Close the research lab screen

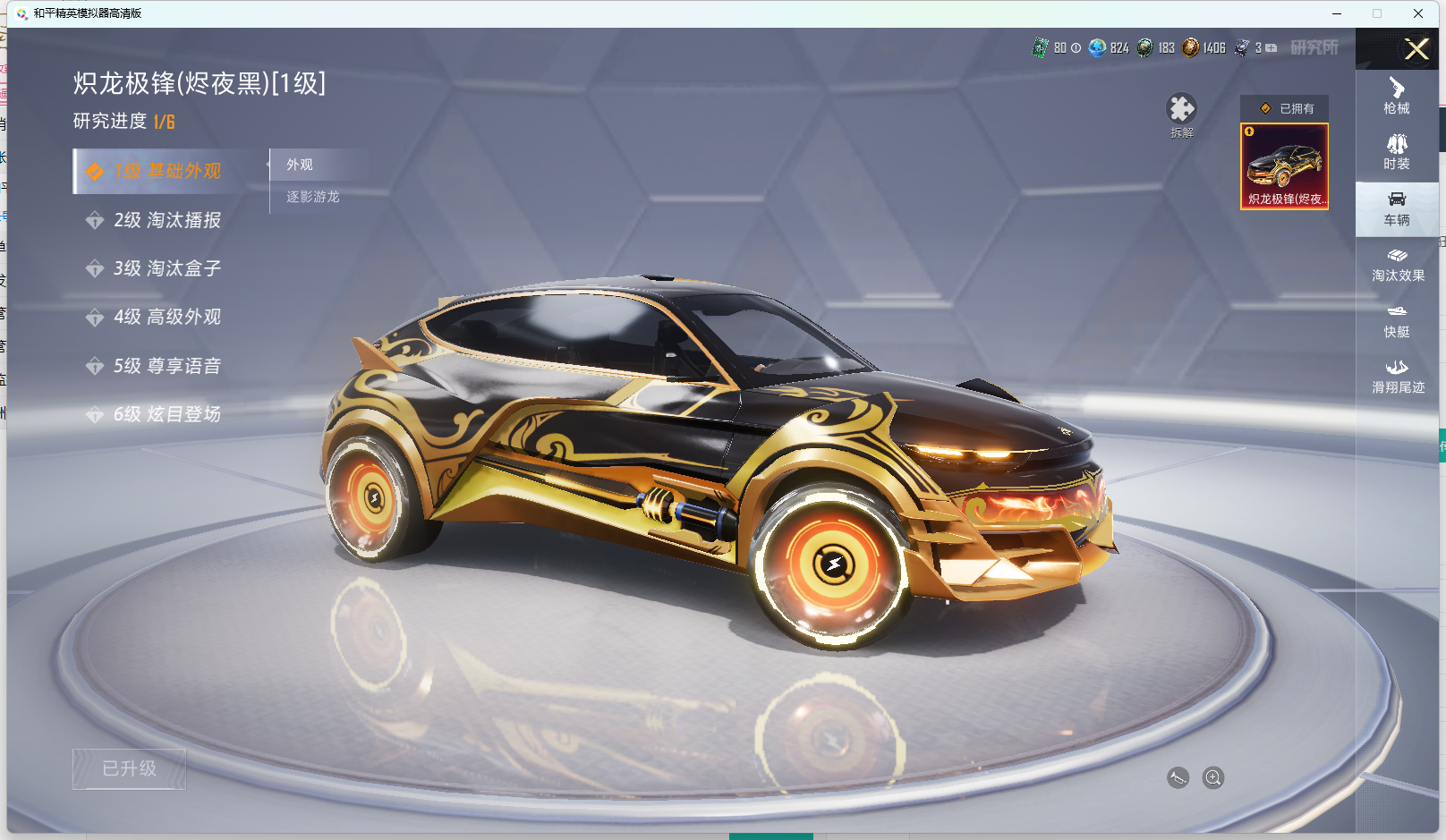[x=1416, y=49]
